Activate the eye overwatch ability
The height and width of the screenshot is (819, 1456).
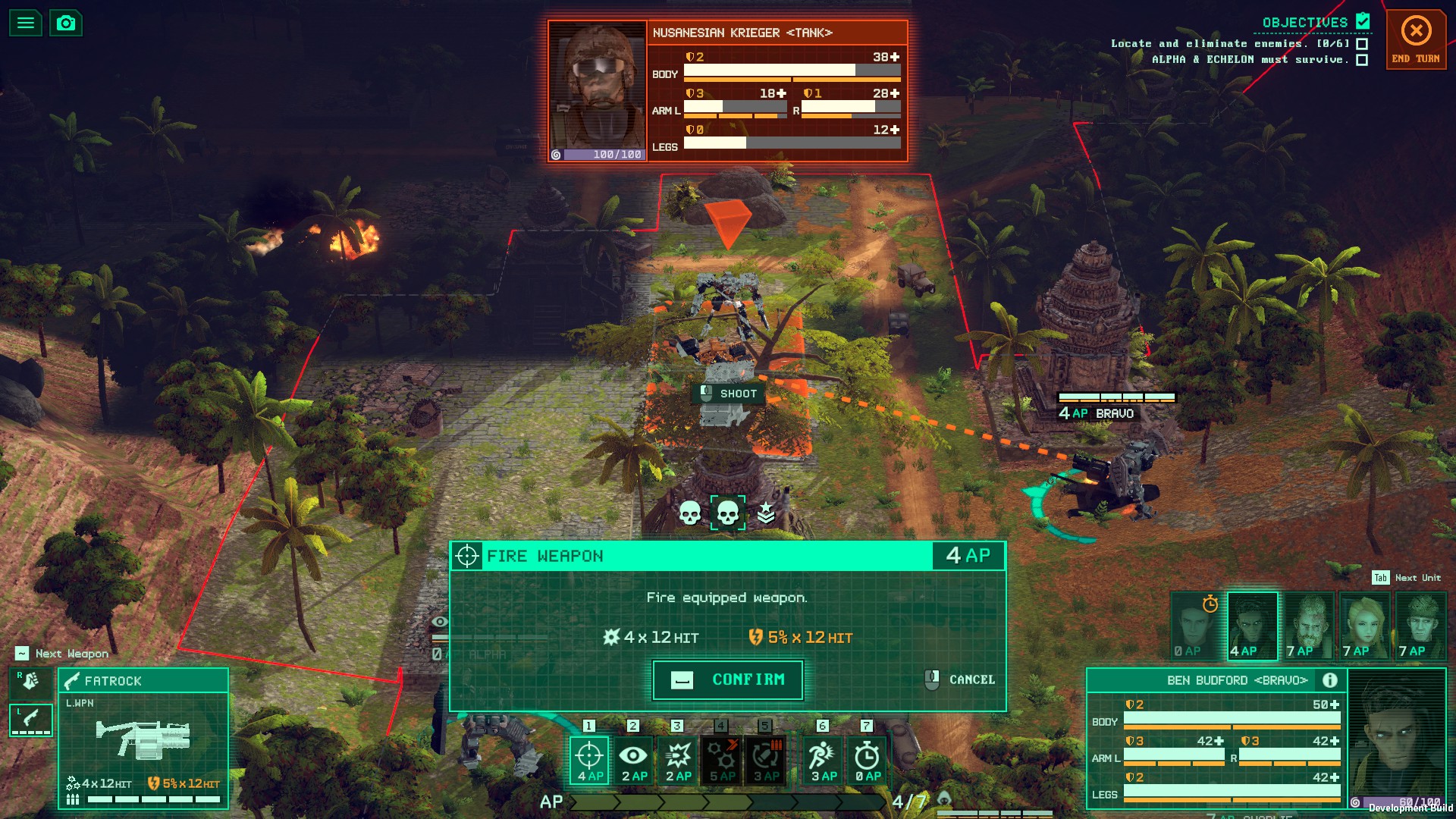click(x=633, y=760)
